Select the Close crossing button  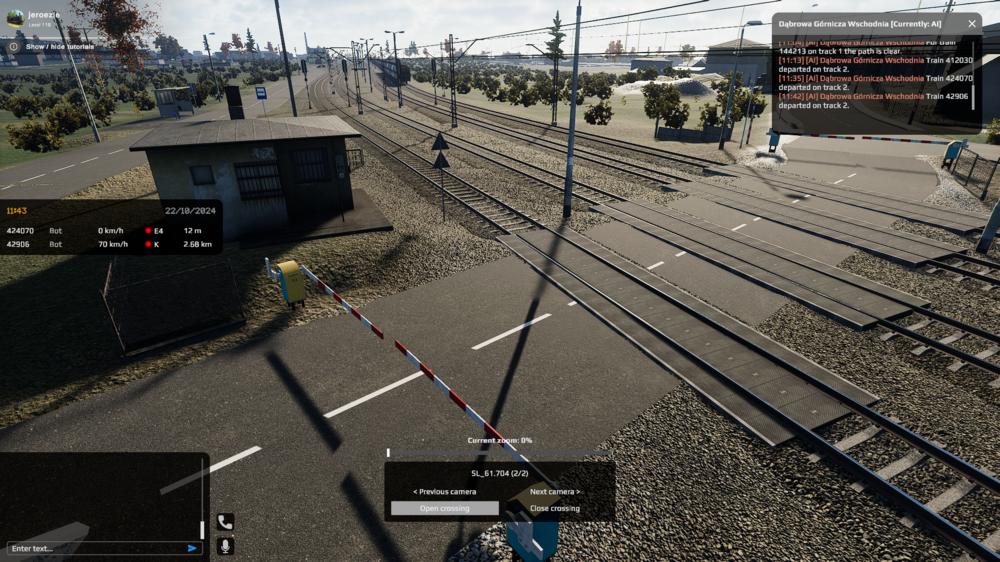coord(555,508)
